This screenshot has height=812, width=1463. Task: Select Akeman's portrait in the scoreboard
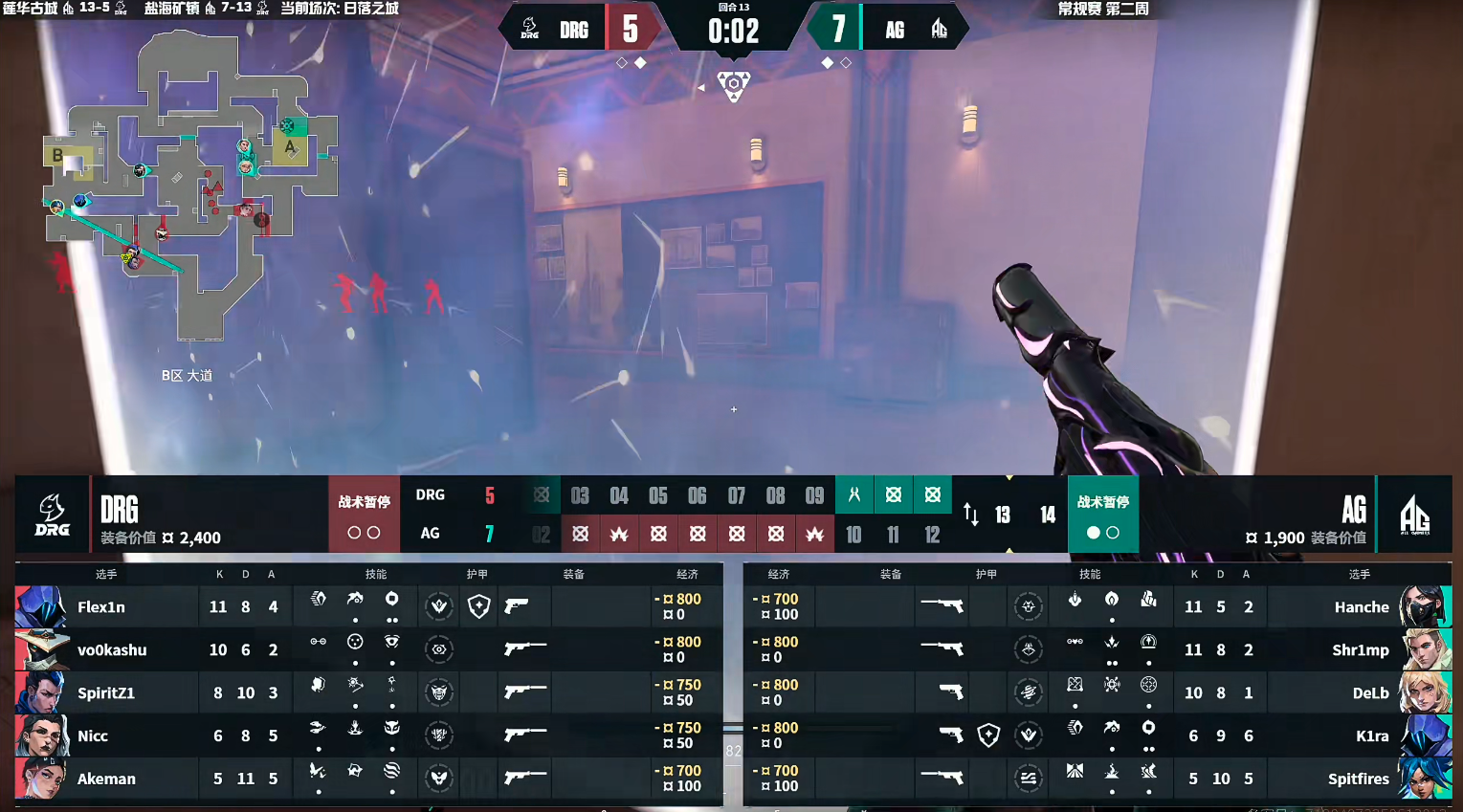[x=40, y=779]
